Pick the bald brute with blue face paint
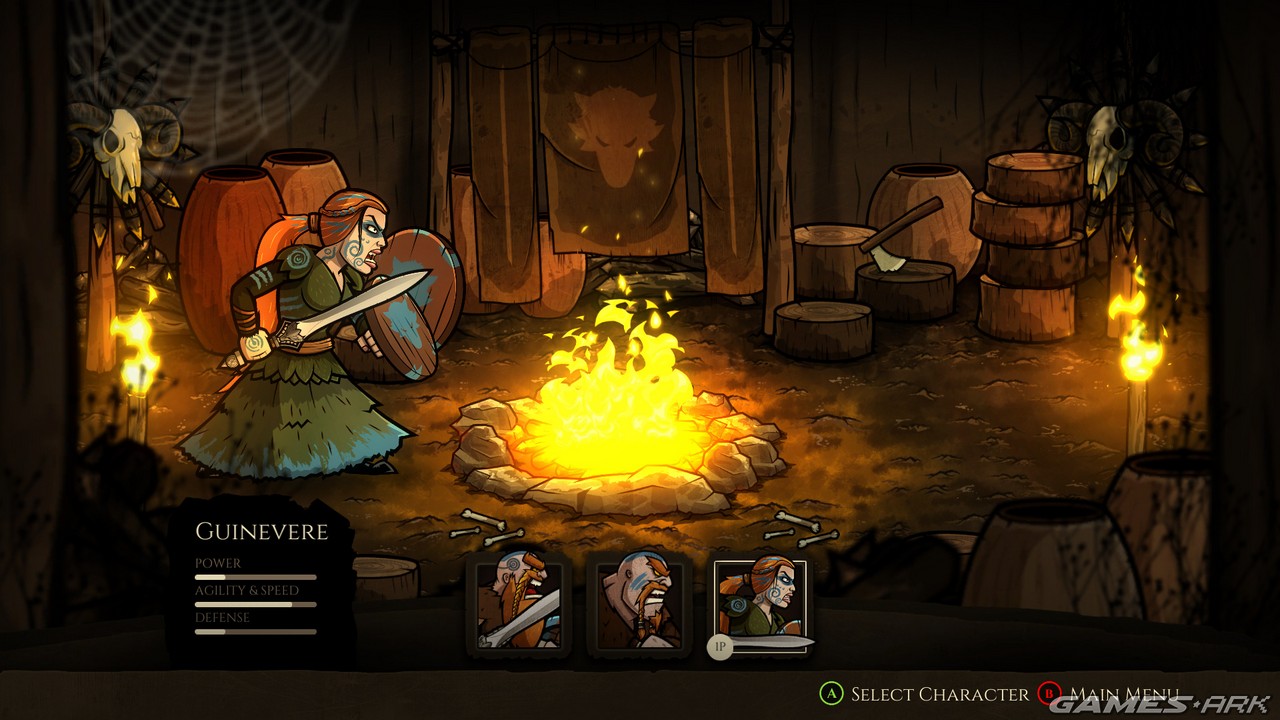1280x720 pixels. 640,602
